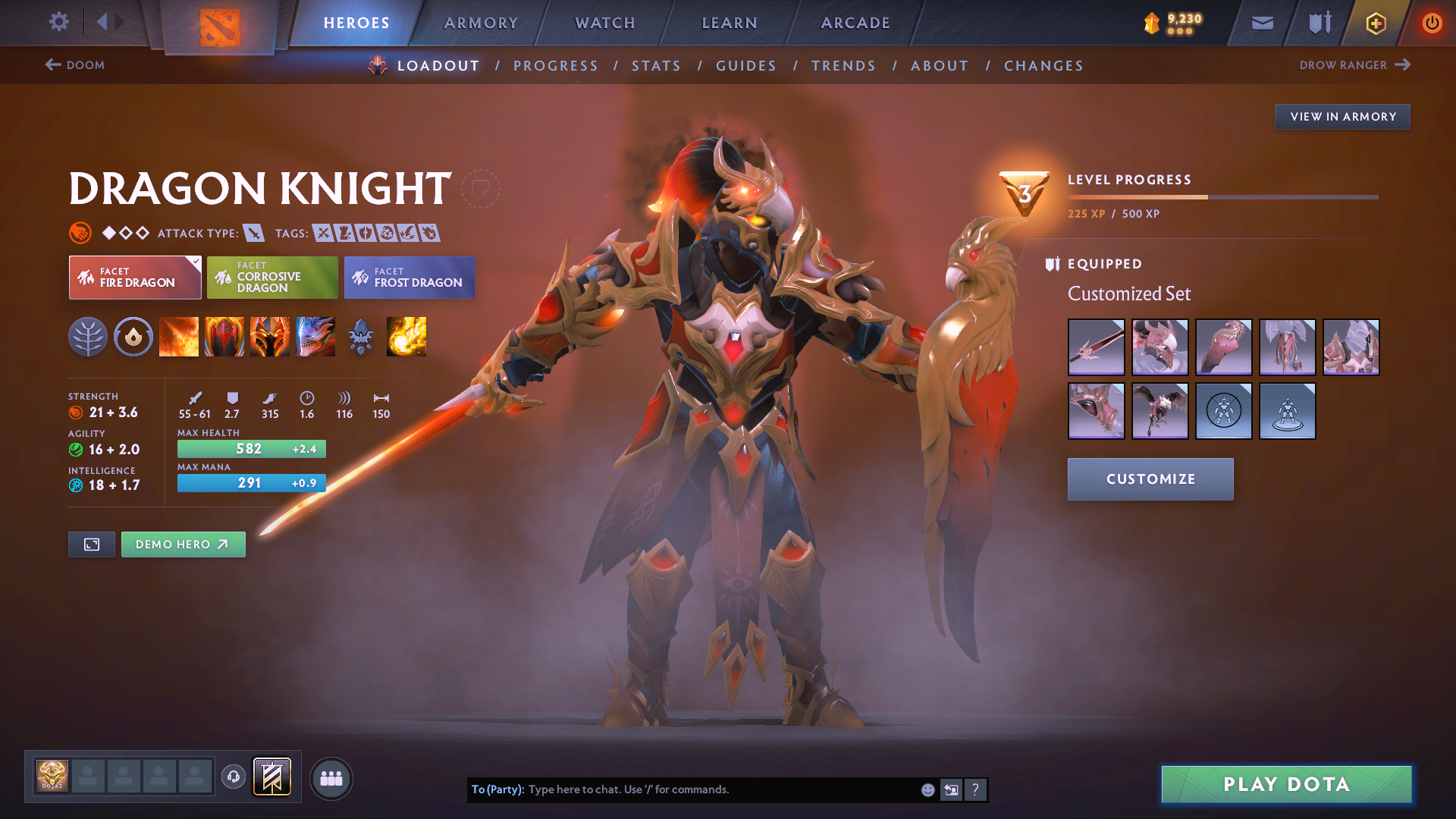This screenshot has width=1456, height=819.
Task: Open the mail inbox envelope icon
Action: coord(1262,23)
